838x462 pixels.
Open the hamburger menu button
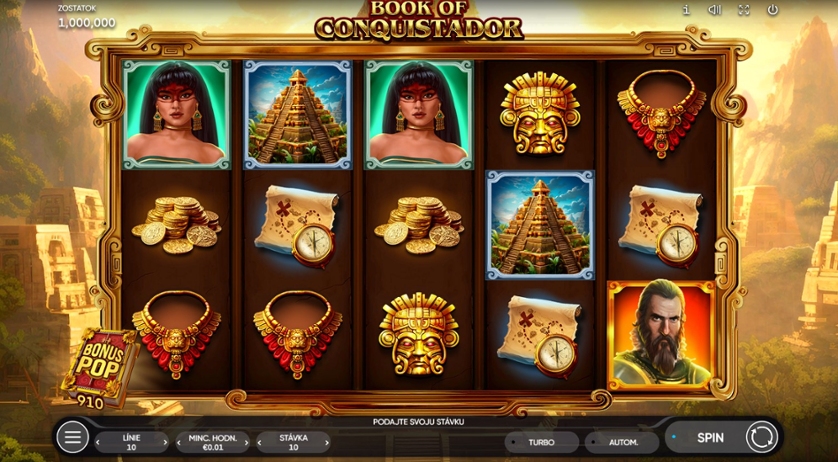[72, 437]
